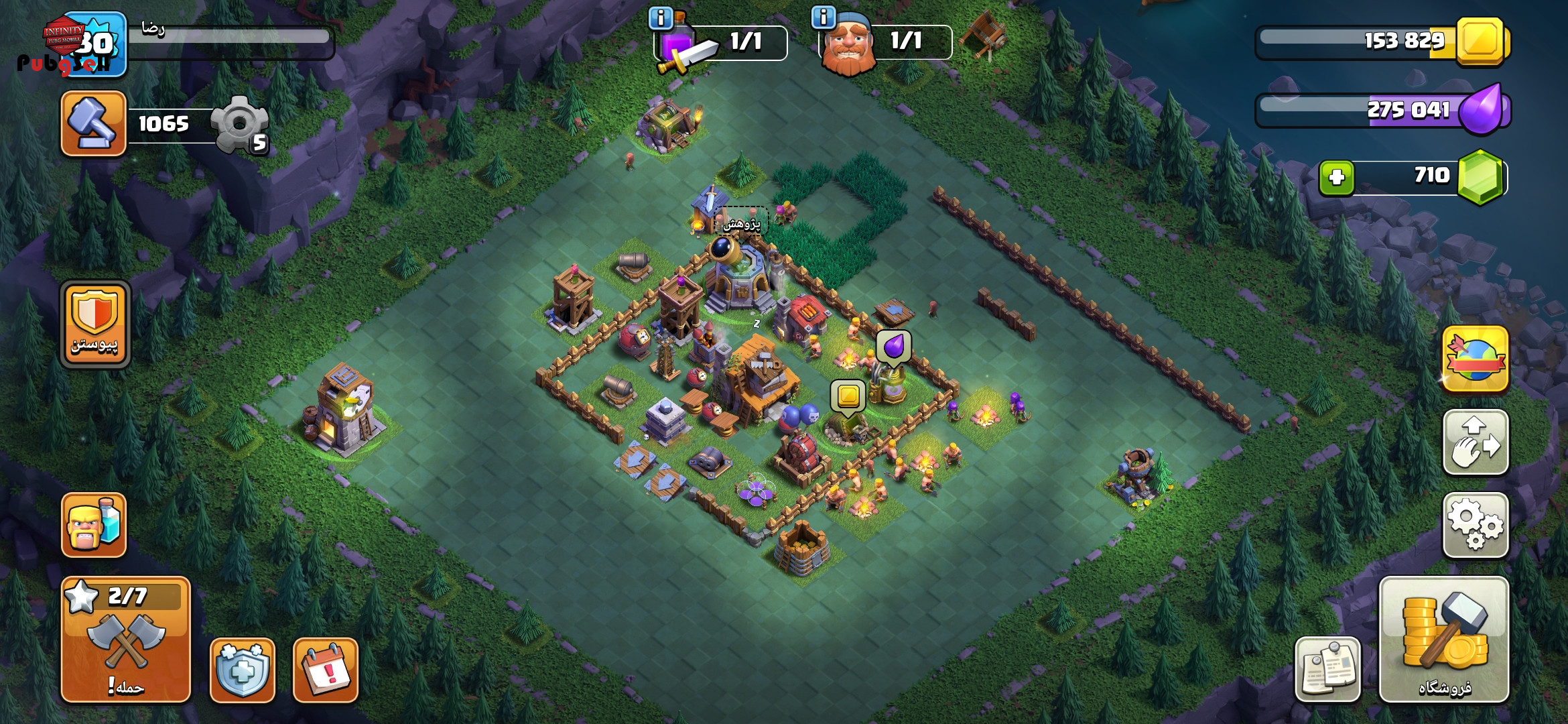Screen dimensions: 1568x724
Task: Open the calendar events button
Action: 326,670
